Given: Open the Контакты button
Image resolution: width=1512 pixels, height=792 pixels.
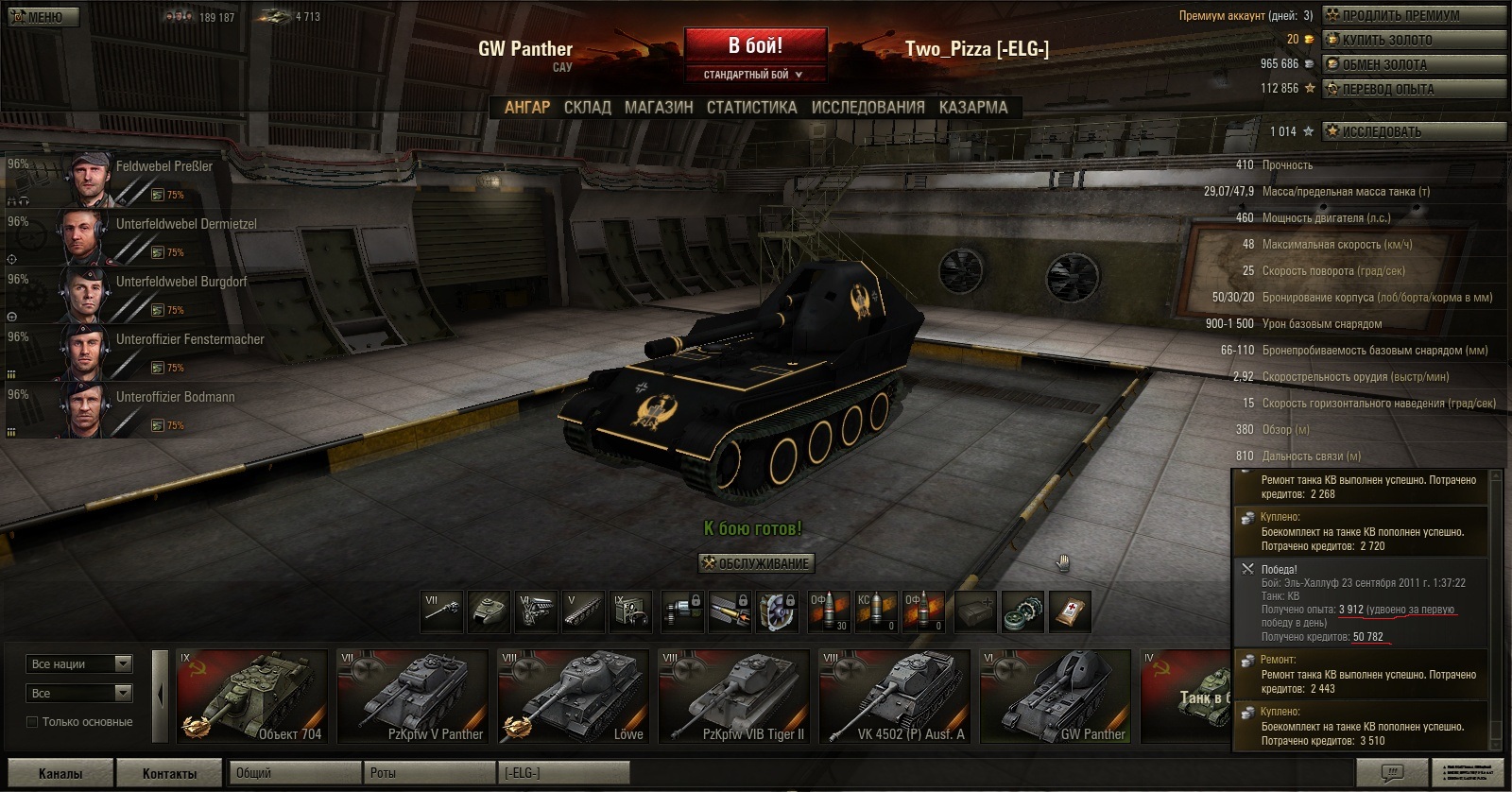Looking at the screenshot, I should tap(169, 773).
